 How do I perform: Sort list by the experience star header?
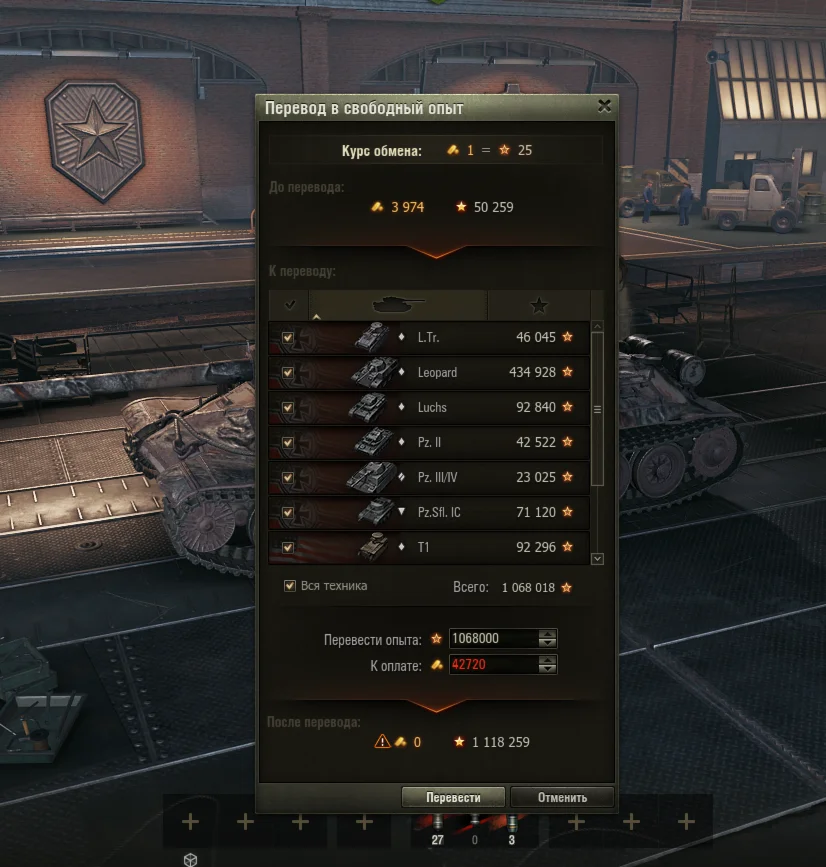(x=538, y=304)
